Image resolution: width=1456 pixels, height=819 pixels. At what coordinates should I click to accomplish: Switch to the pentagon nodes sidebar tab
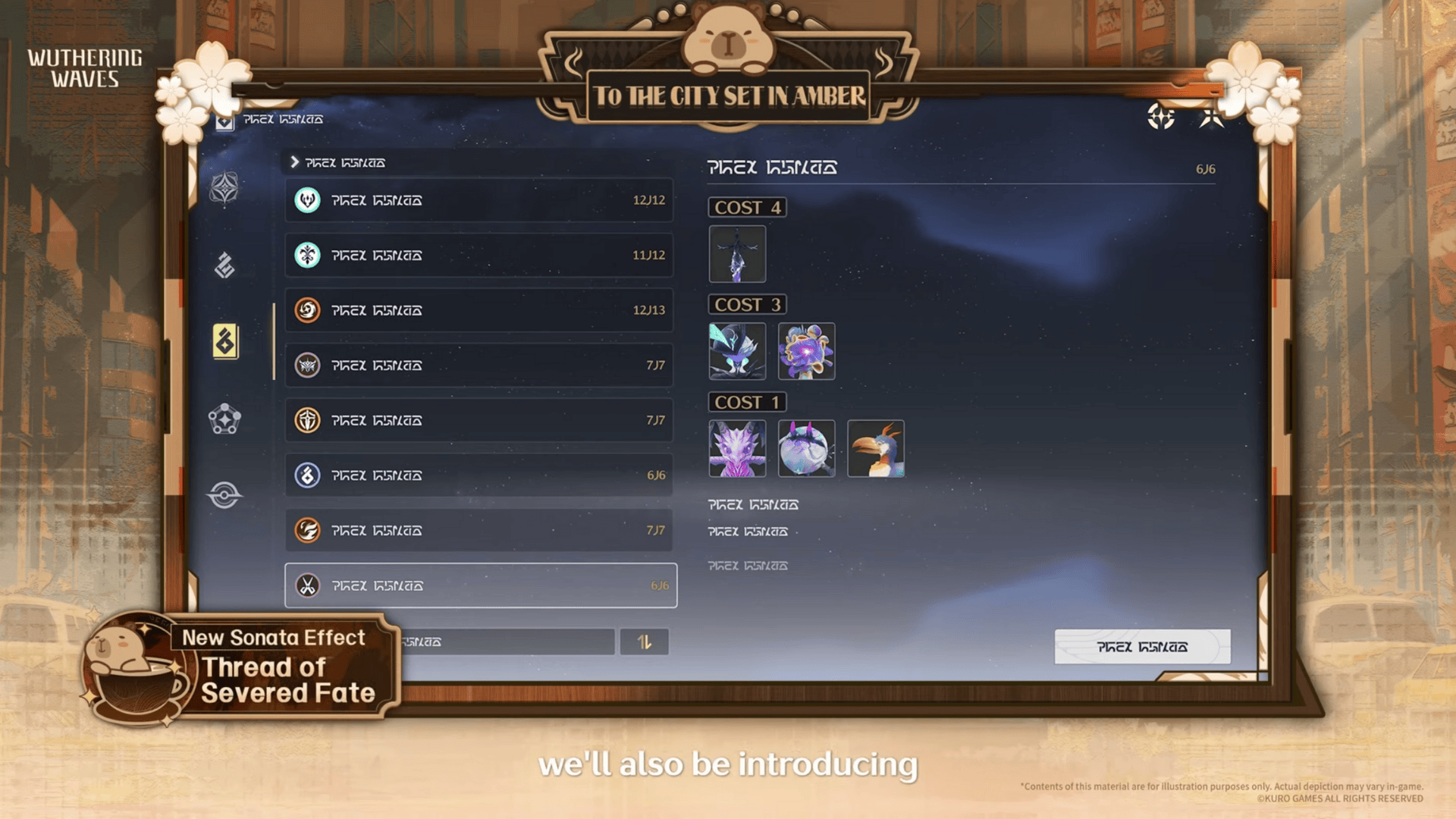(x=224, y=419)
